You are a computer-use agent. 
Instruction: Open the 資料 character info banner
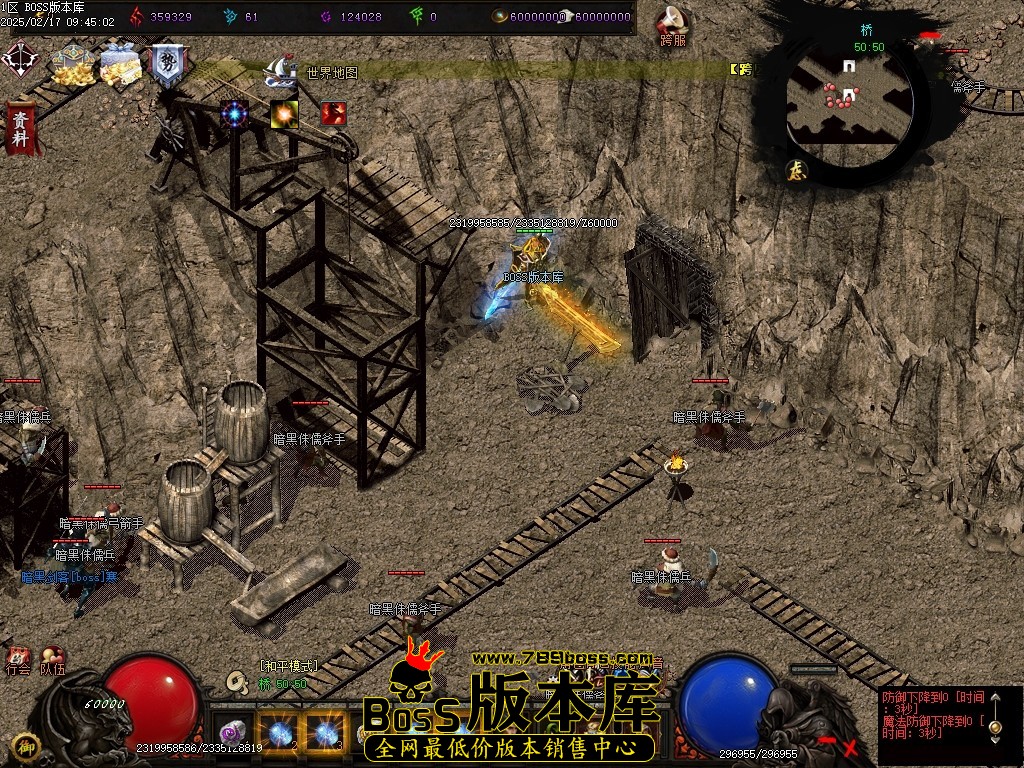[x=19, y=127]
